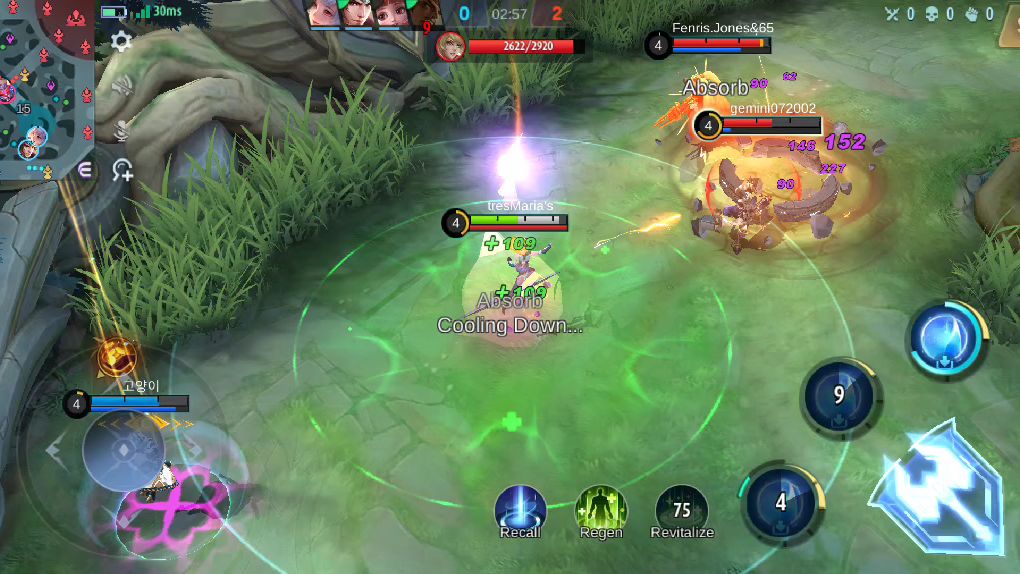The width and height of the screenshot is (1020, 574).
Task: Use the Regen ability
Action: 601,509
